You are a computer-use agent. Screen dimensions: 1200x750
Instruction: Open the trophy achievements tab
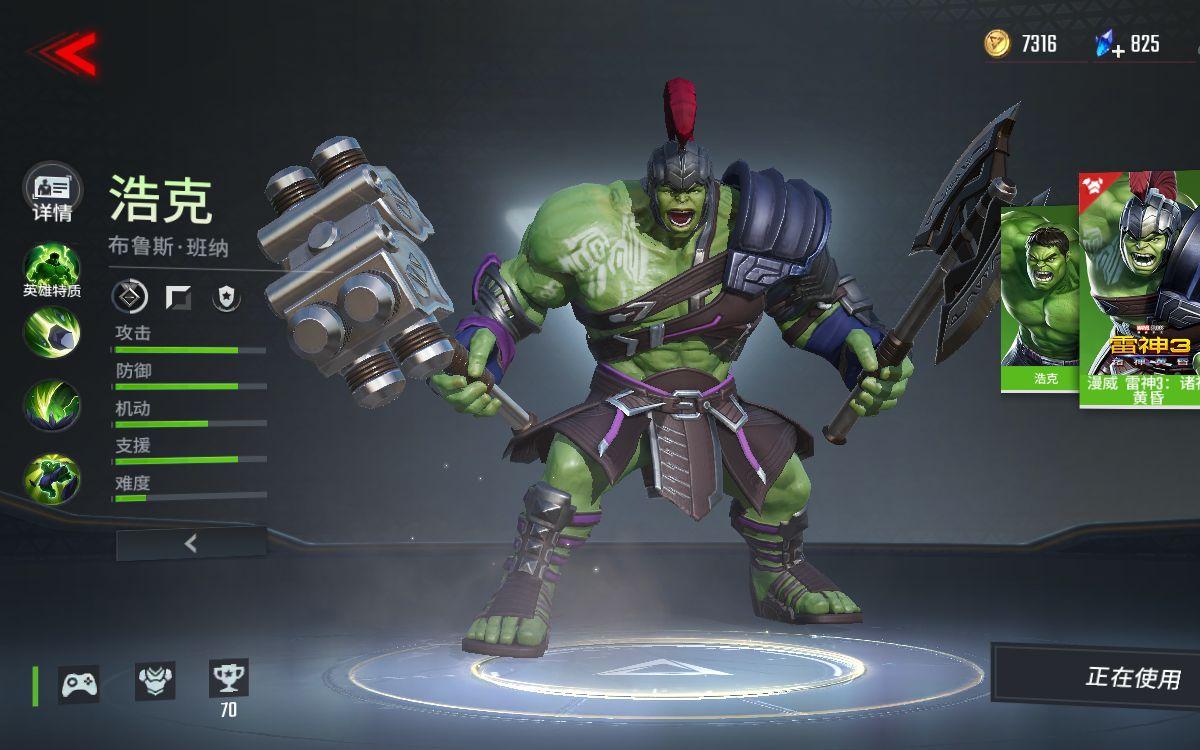228,679
